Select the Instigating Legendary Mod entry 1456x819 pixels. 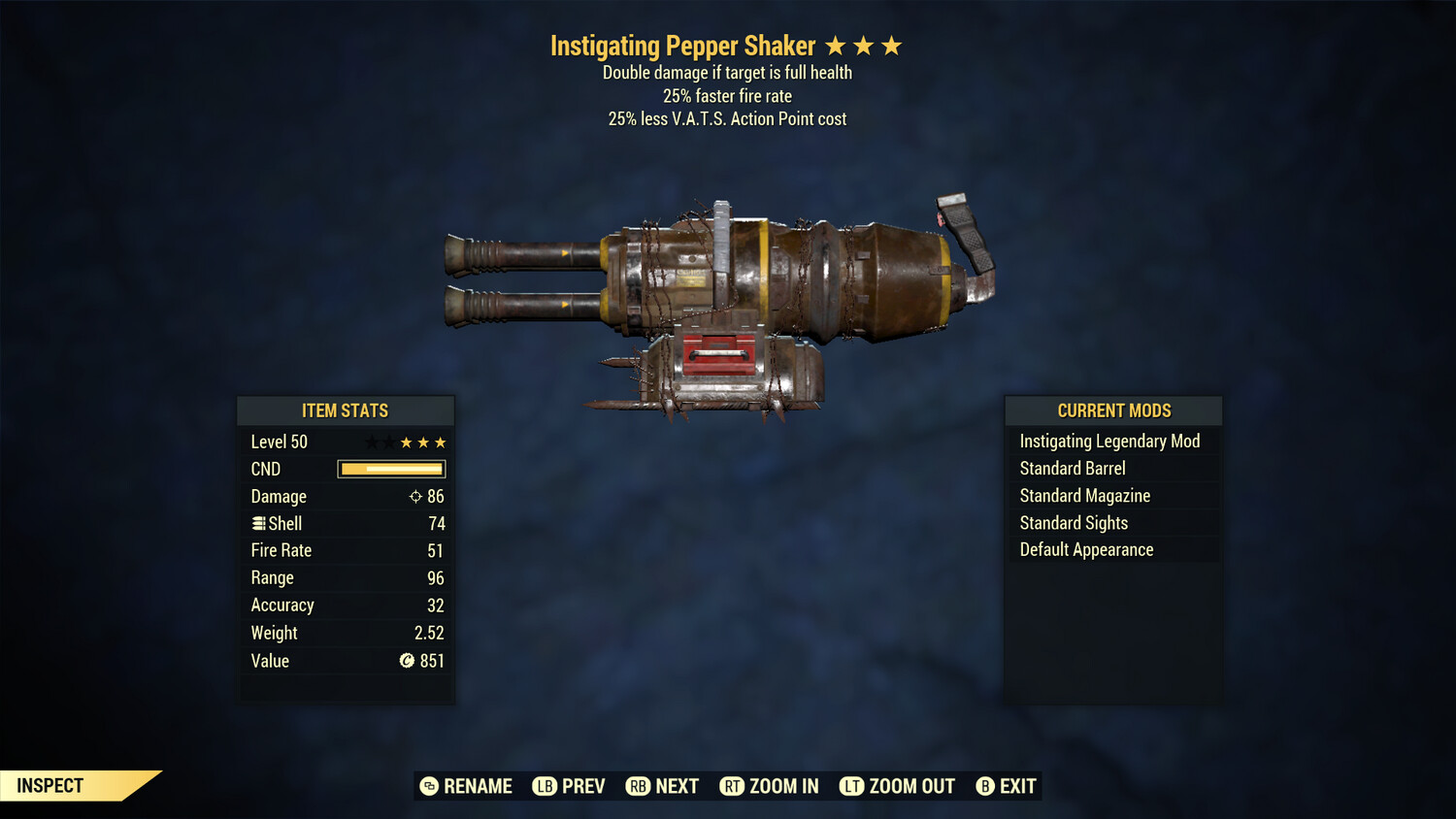click(1109, 441)
